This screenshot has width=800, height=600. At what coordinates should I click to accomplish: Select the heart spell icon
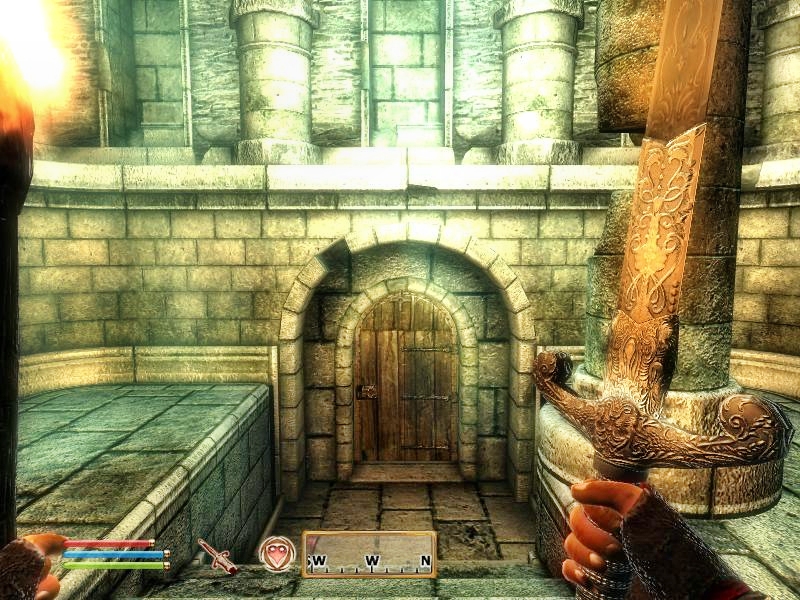pos(276,554)
